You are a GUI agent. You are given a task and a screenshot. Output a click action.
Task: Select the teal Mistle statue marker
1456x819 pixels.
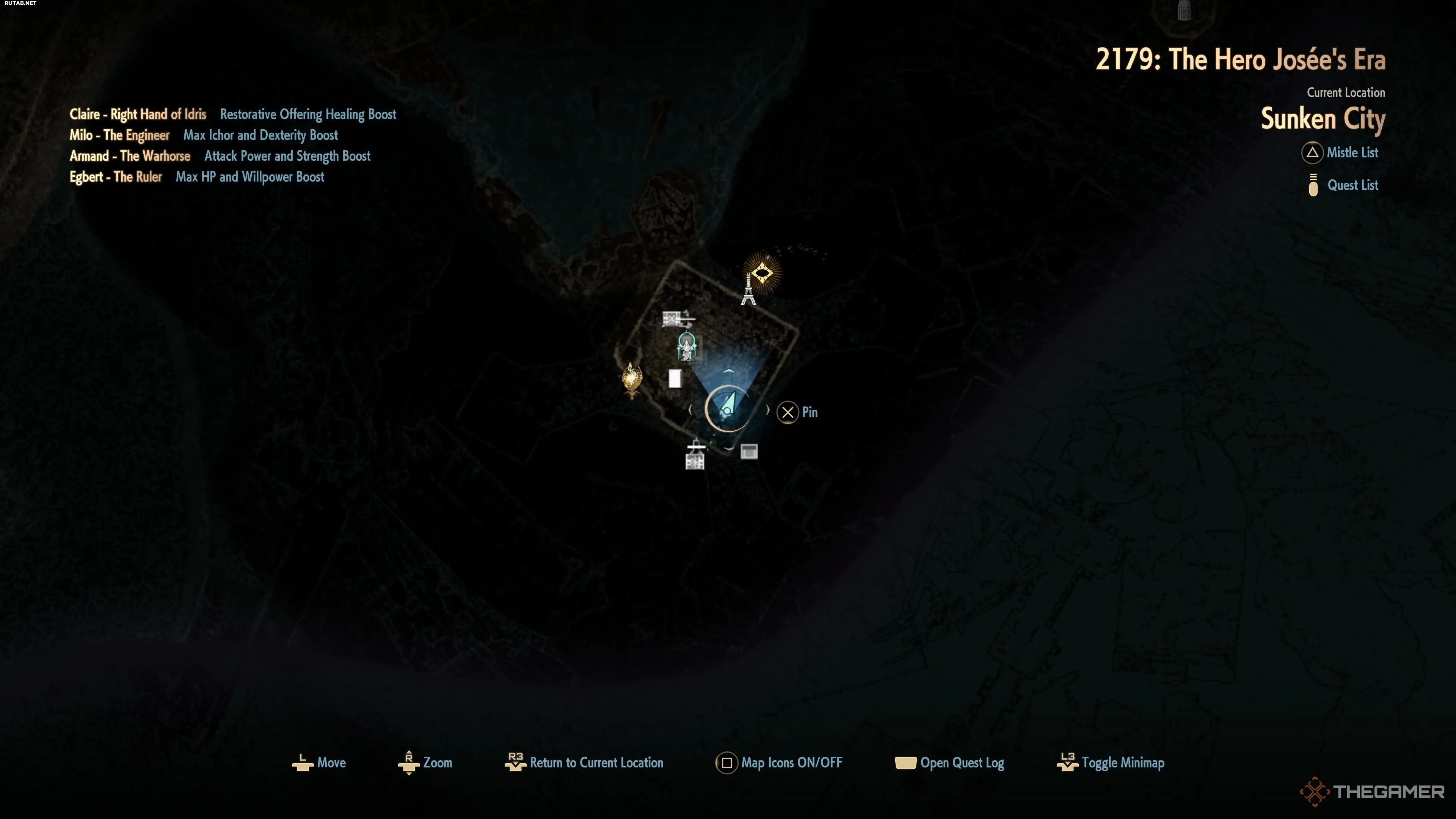coord(687,347)
